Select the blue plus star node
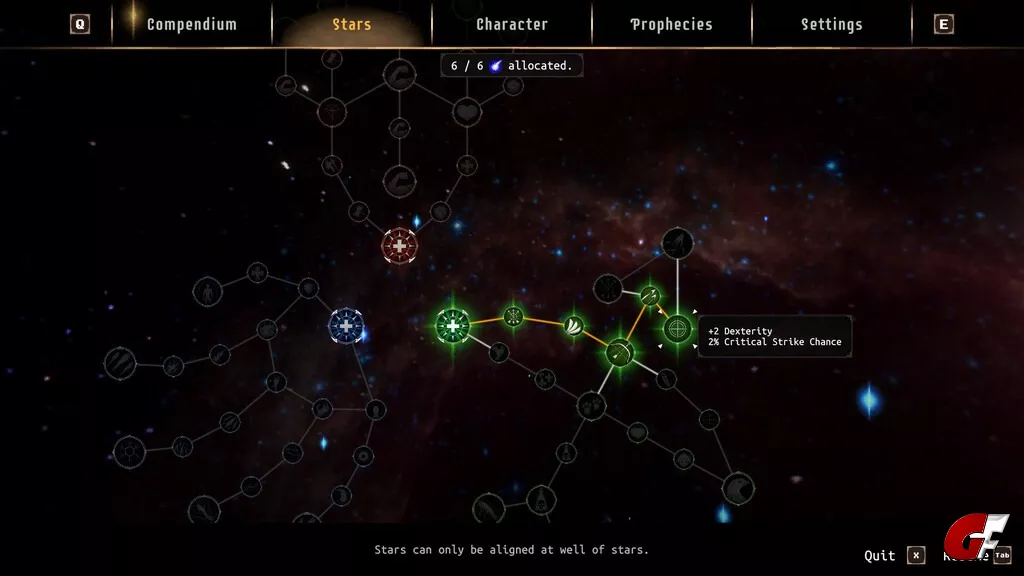This screenshot has height=576, width=1024. coord(346,326)
